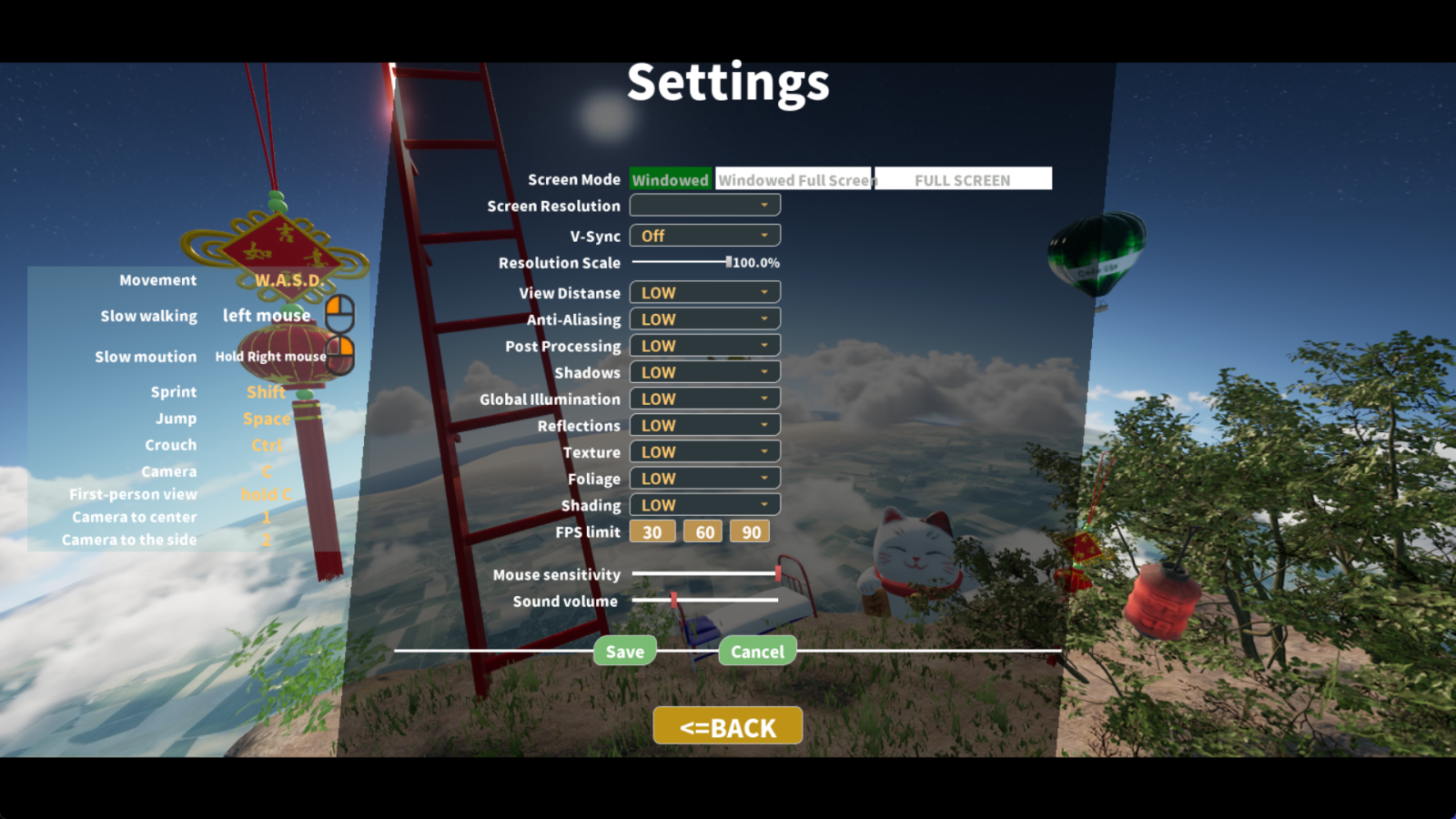Click the Mouse sensitivity slider handle
The image size is (1456, 819).
pos(780,574)
